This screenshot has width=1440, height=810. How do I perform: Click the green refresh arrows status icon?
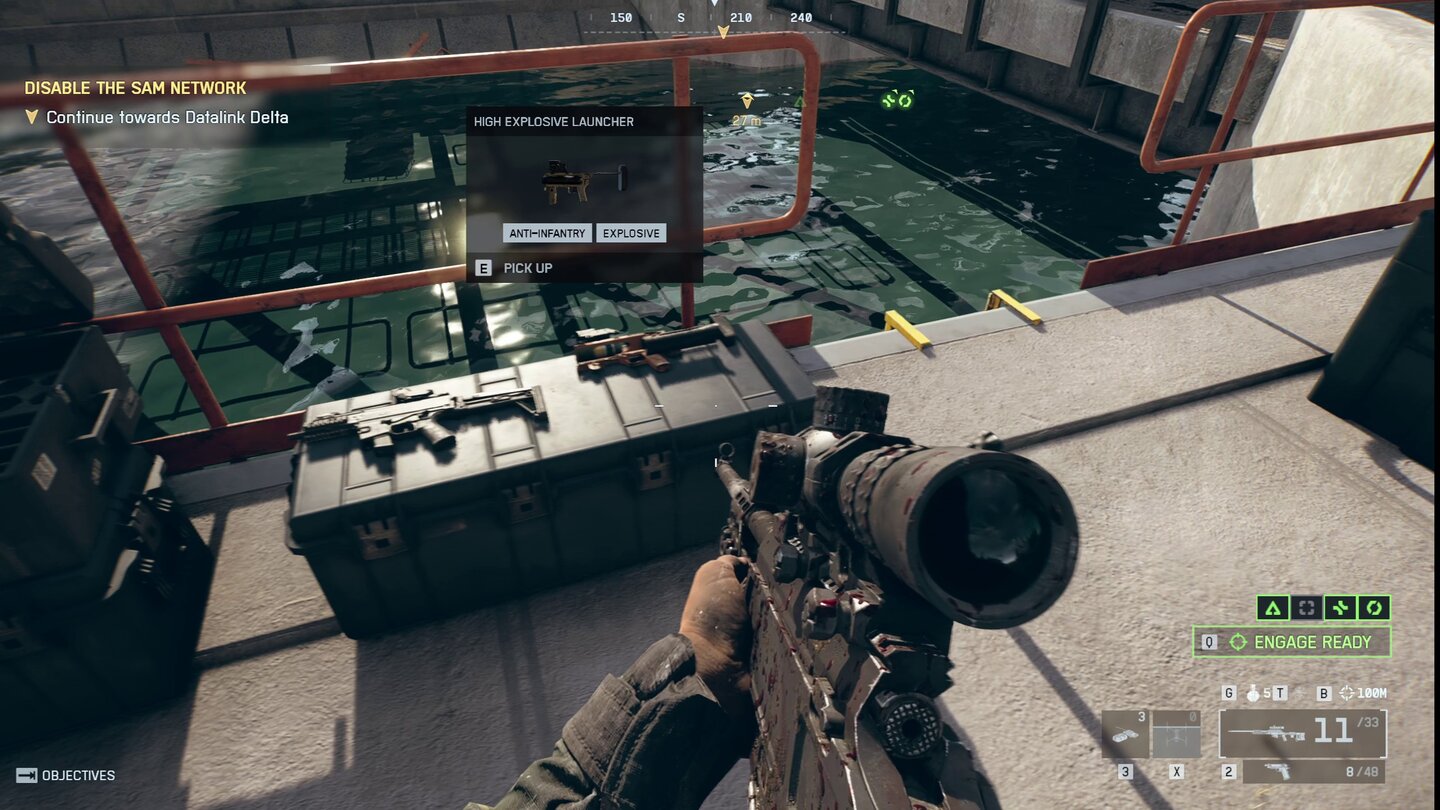point(1372,608)
